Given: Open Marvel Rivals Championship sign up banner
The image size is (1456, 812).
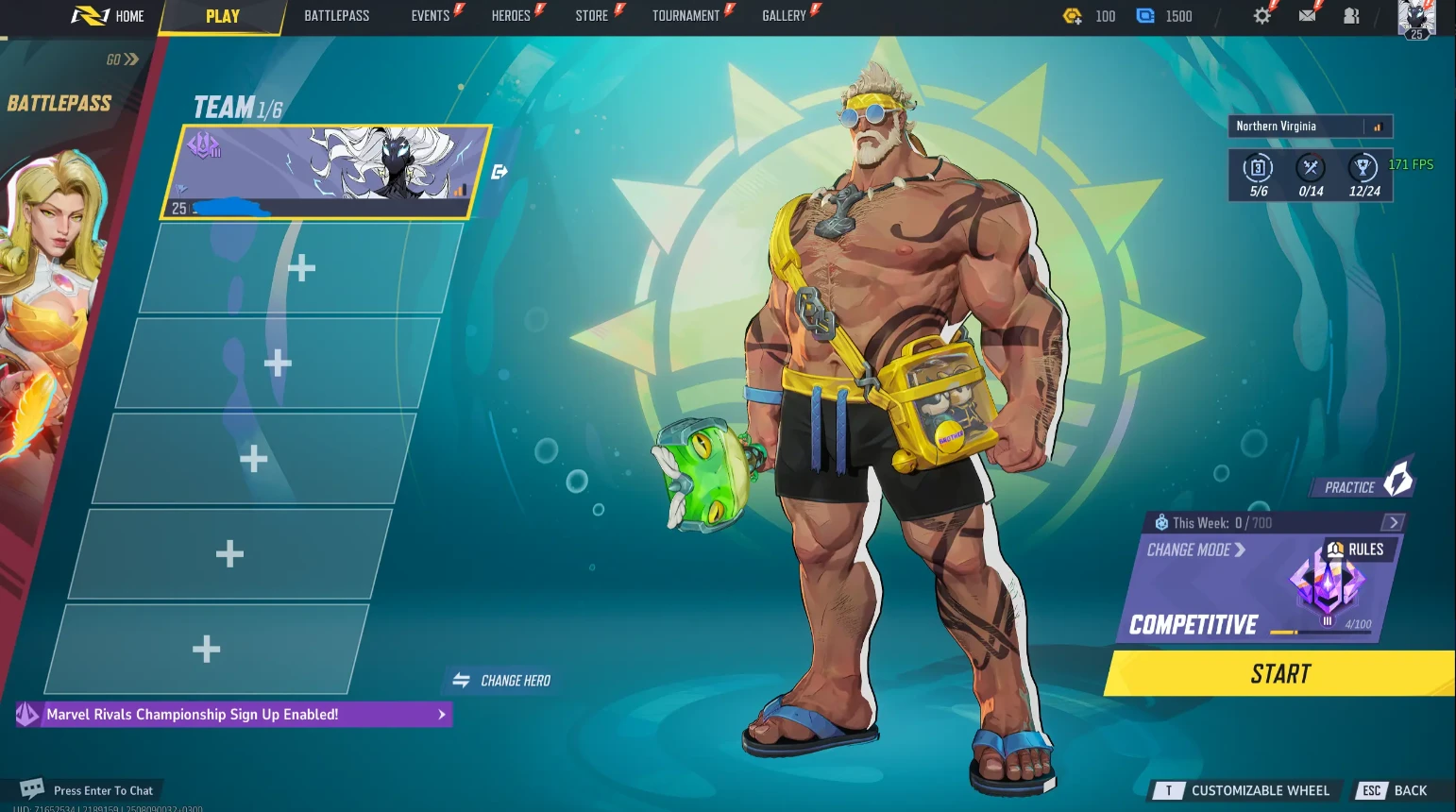Looking at the screenshot, I should coord(232,715).
